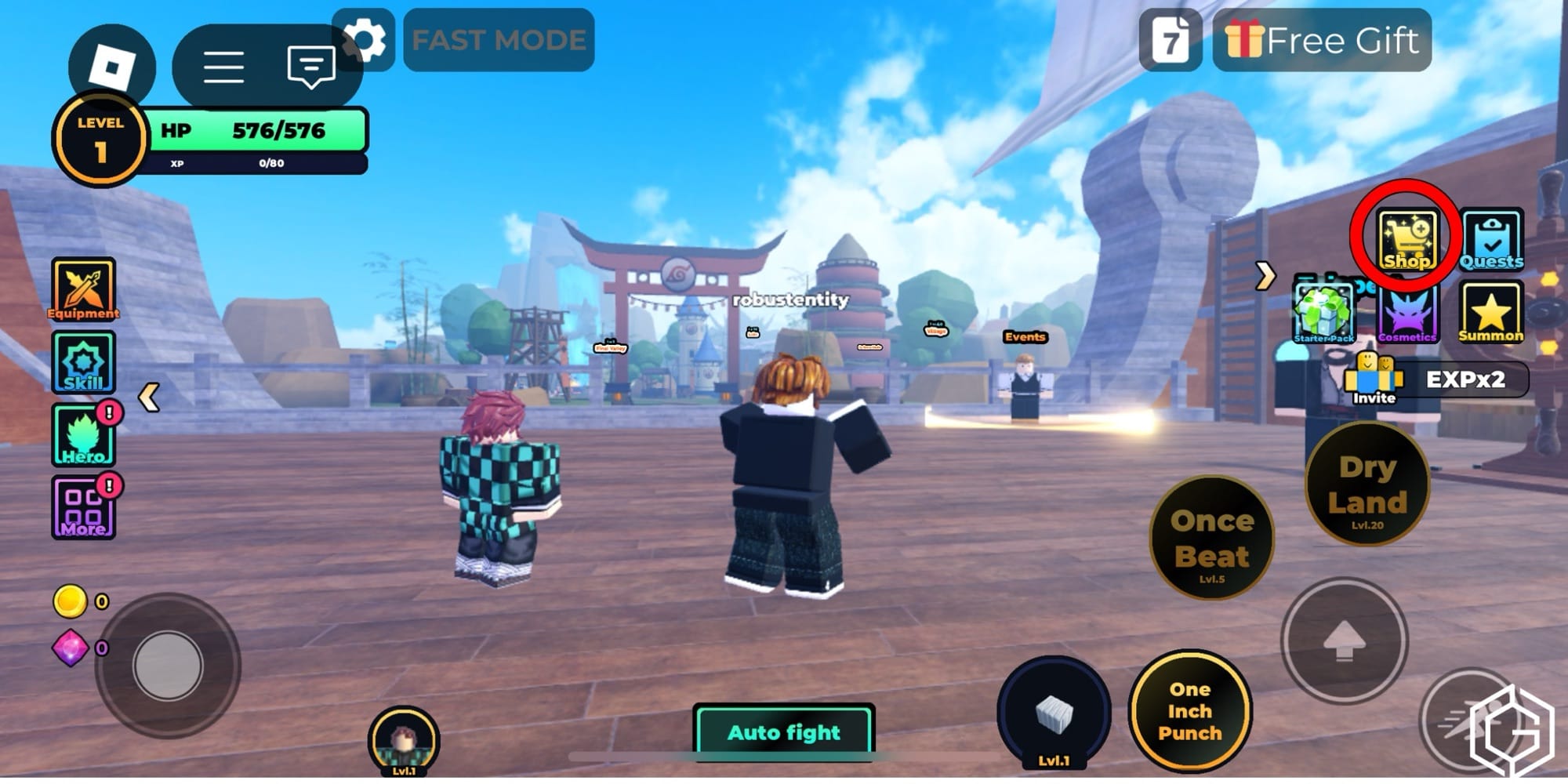Toggle the FAST MODE button
Image resolution: width=1568 pixels, height=784 pixels.
(x=499, y=40)
